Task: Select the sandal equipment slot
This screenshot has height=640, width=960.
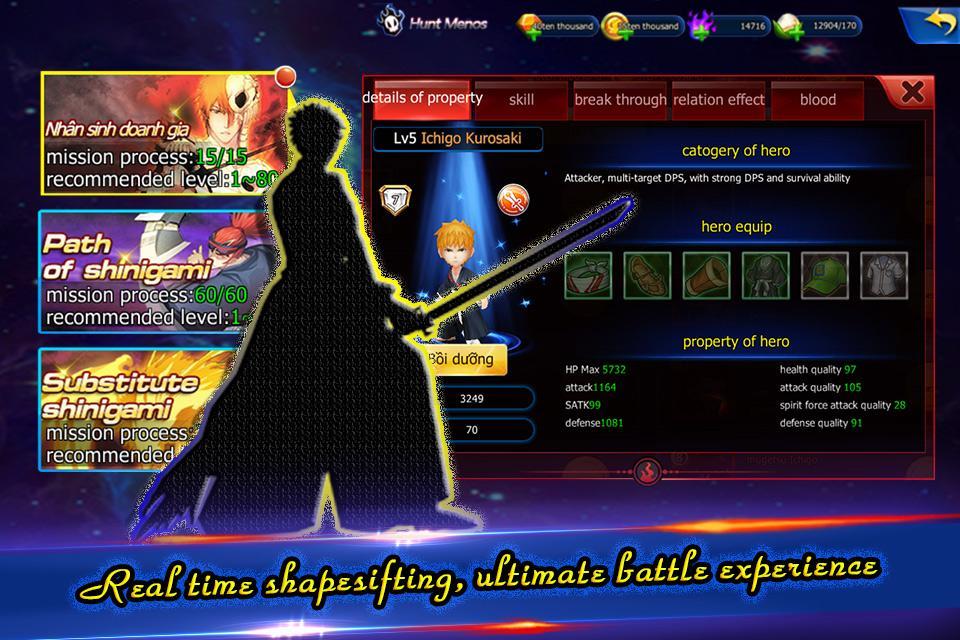Action: pyautogui.click(x=647, y=276)
